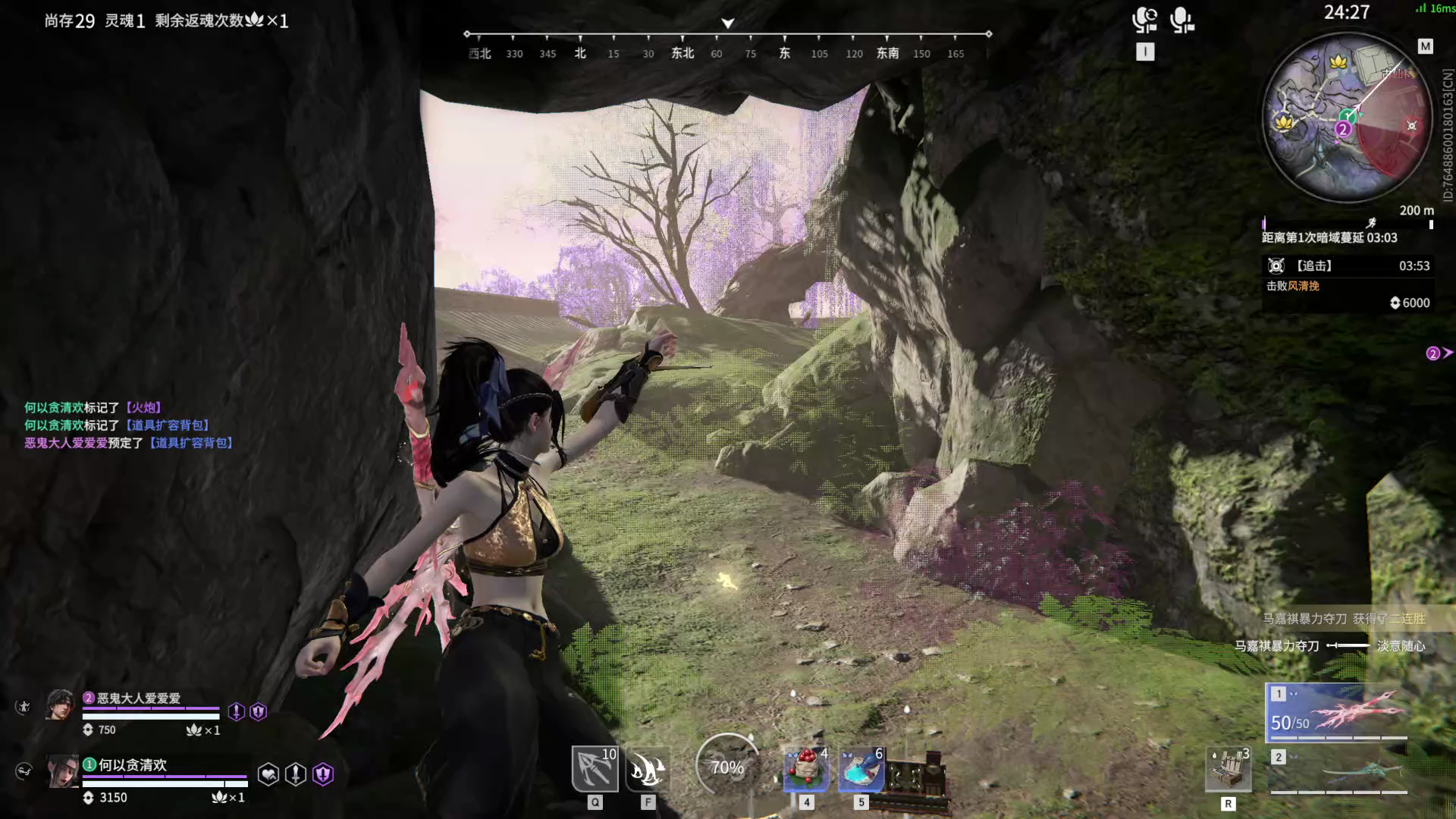Activate the white flame ultimate icon

point(648,769)
